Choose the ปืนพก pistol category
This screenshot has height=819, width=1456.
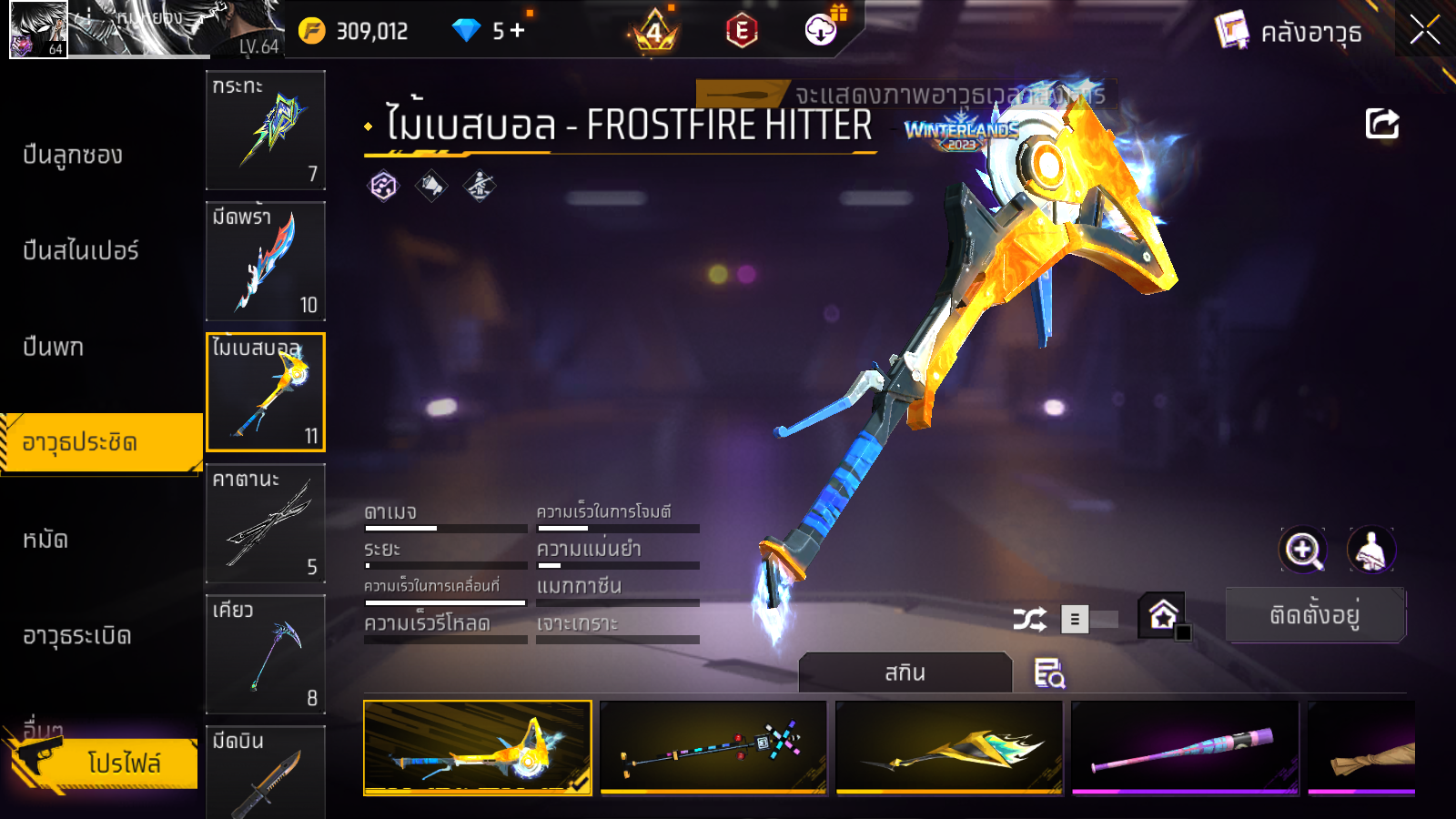tap(53, 348)
